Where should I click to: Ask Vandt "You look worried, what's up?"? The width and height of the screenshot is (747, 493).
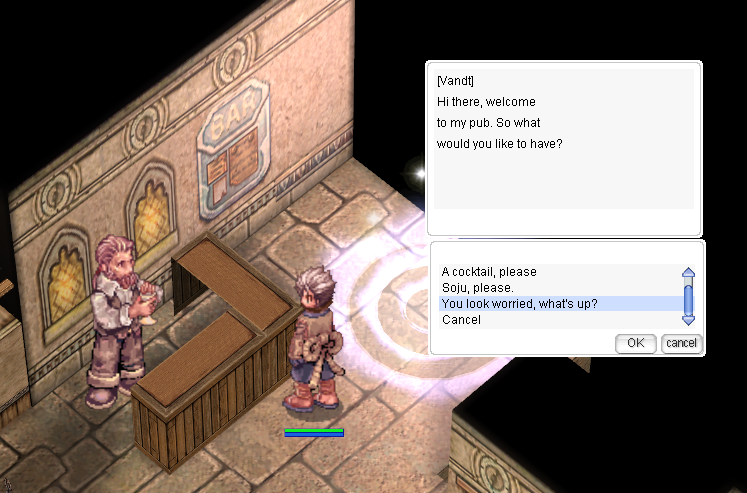[519, 304]
